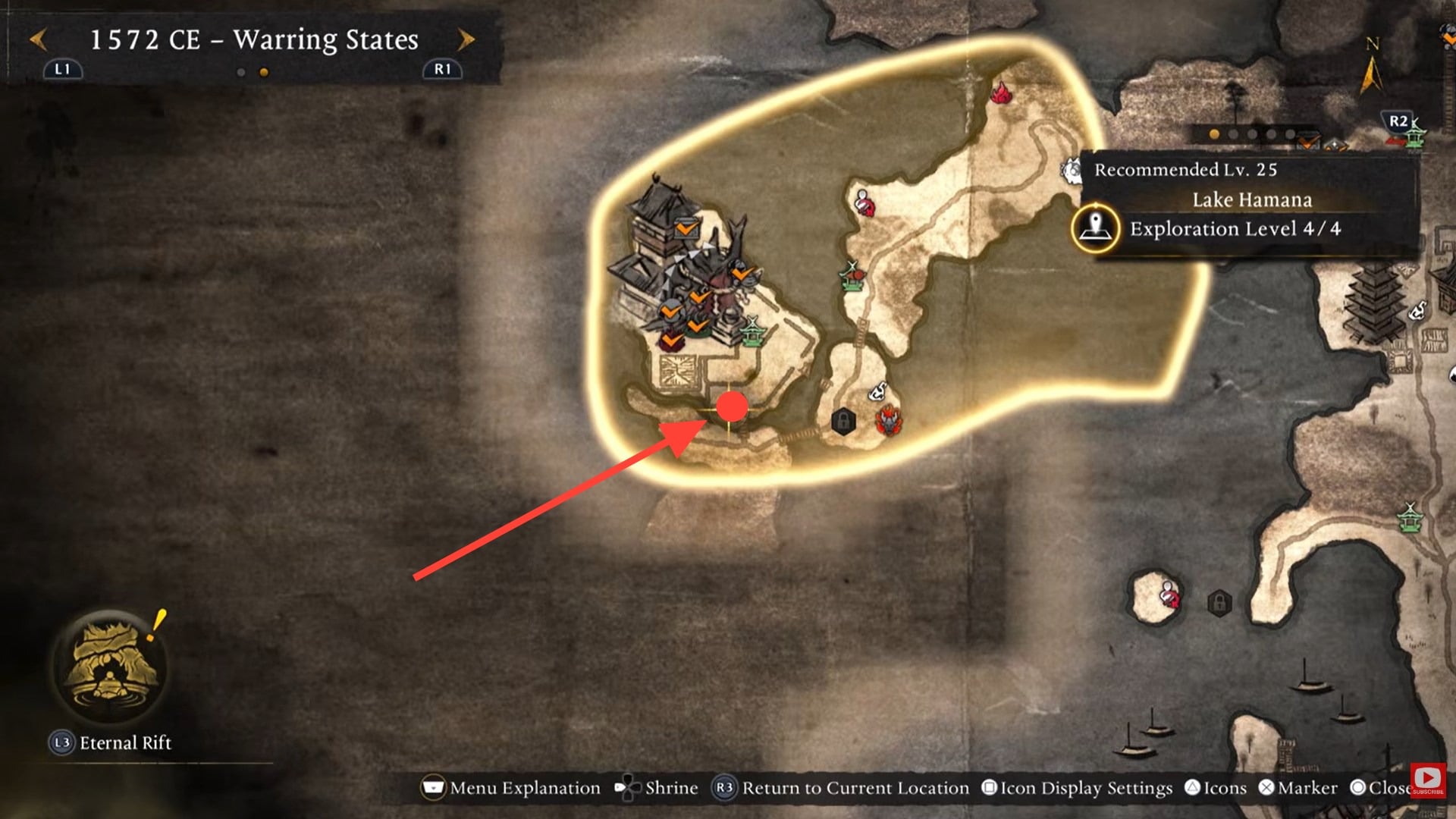Screen dimensions: 1456x819
Task: Toggle Icons with the triangle option
Action: (1216, 788)
